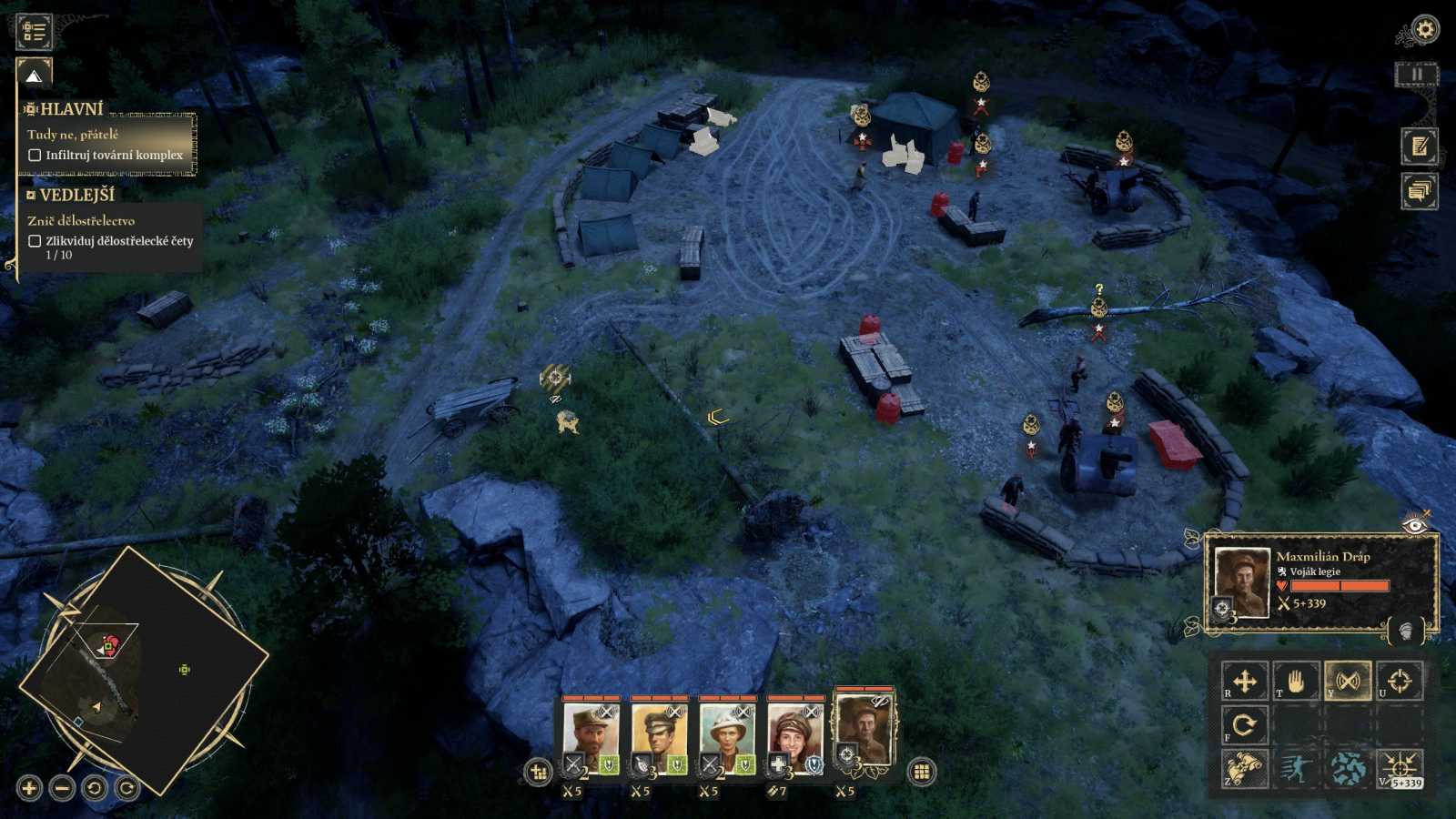Rotate the minimap counterclockwise
This screenshot has height=819, width=1456.
pos(95,788)
